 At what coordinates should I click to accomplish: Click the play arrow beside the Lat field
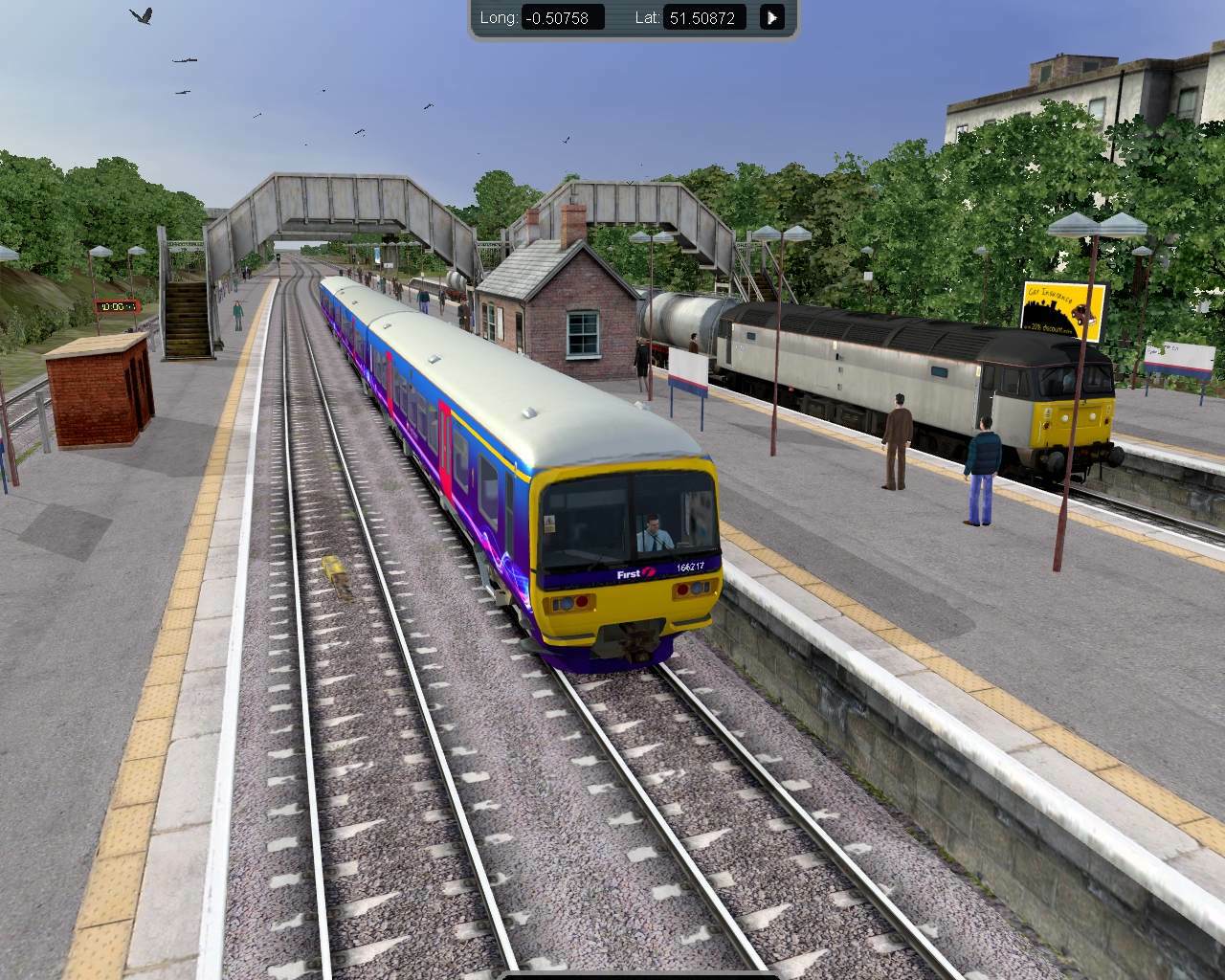coord(771,16)
